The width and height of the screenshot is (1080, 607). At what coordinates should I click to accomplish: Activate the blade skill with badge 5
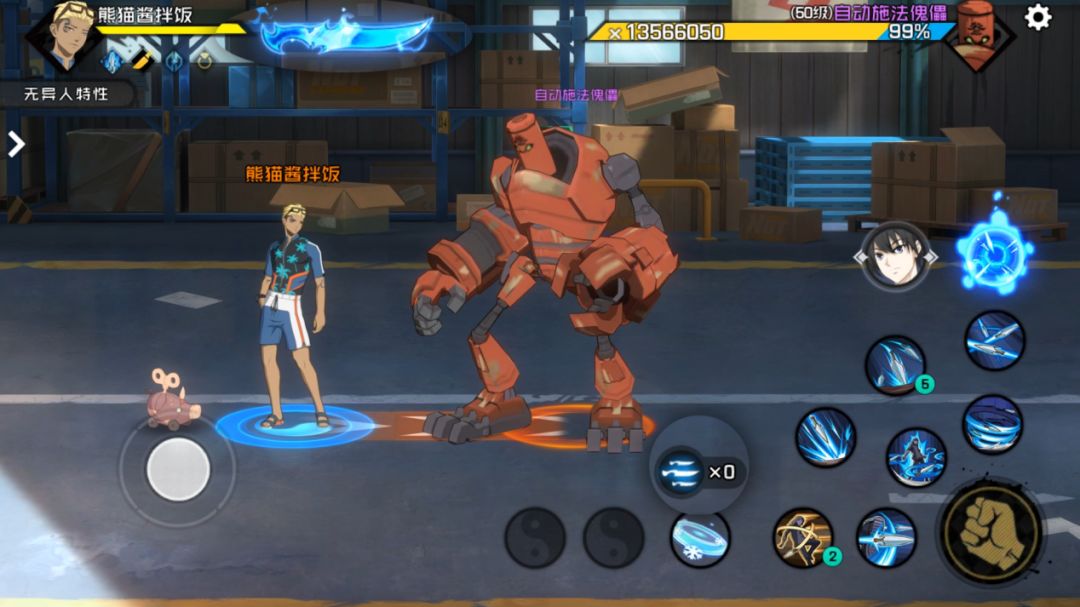click(895, 365)
